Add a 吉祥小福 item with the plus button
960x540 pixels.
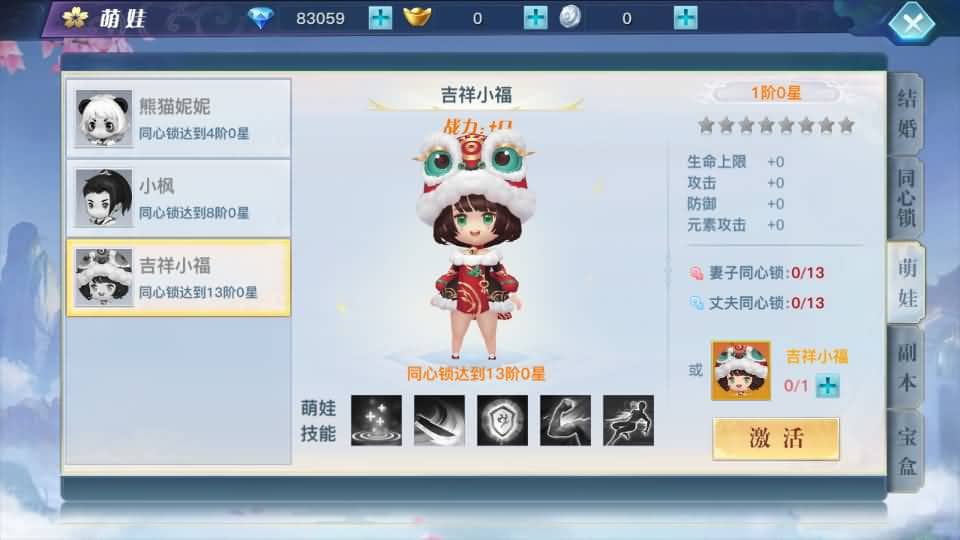[826, 386]
